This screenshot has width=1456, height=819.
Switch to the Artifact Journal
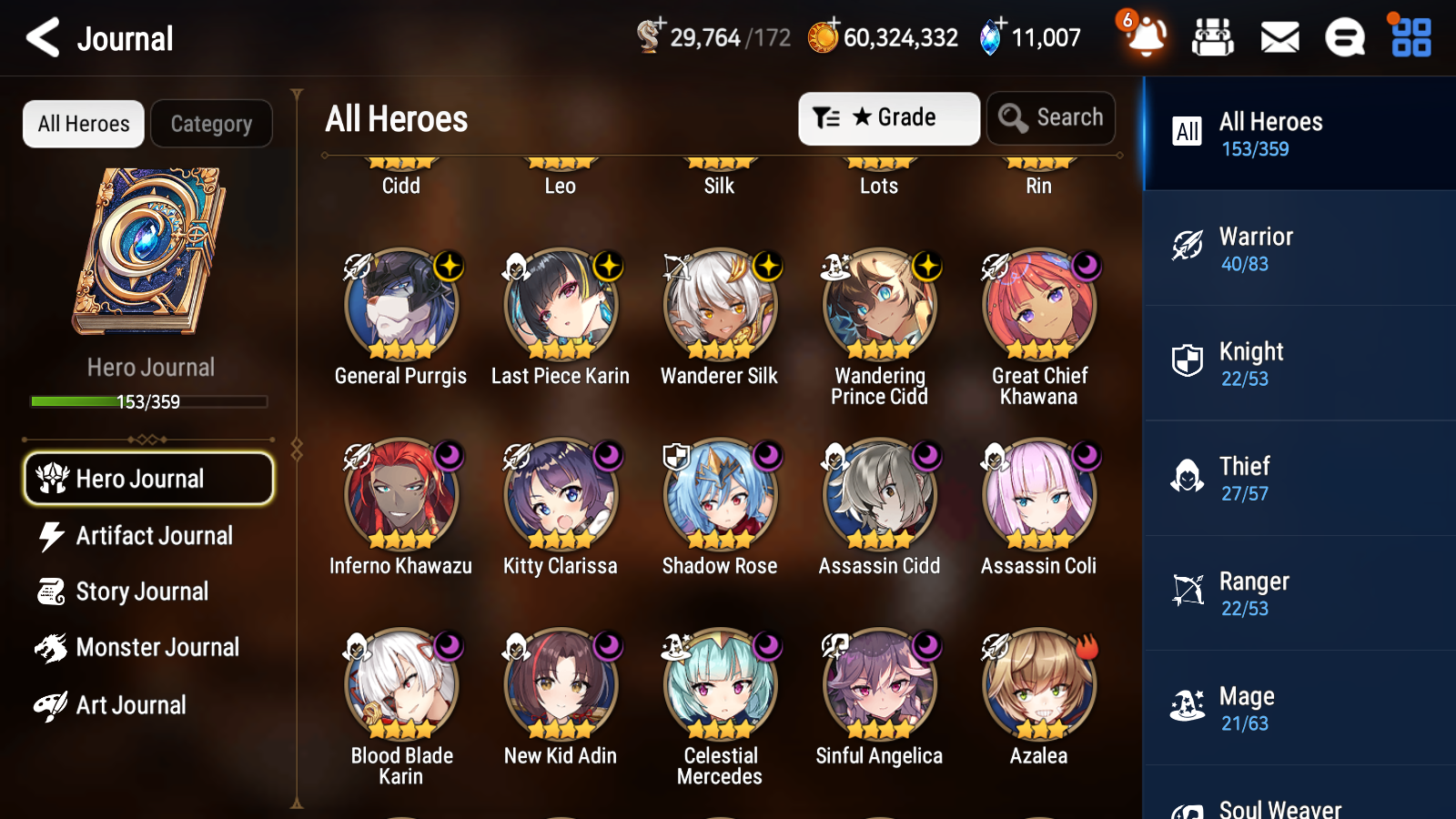pyautogui.click(x=148, y=536)
